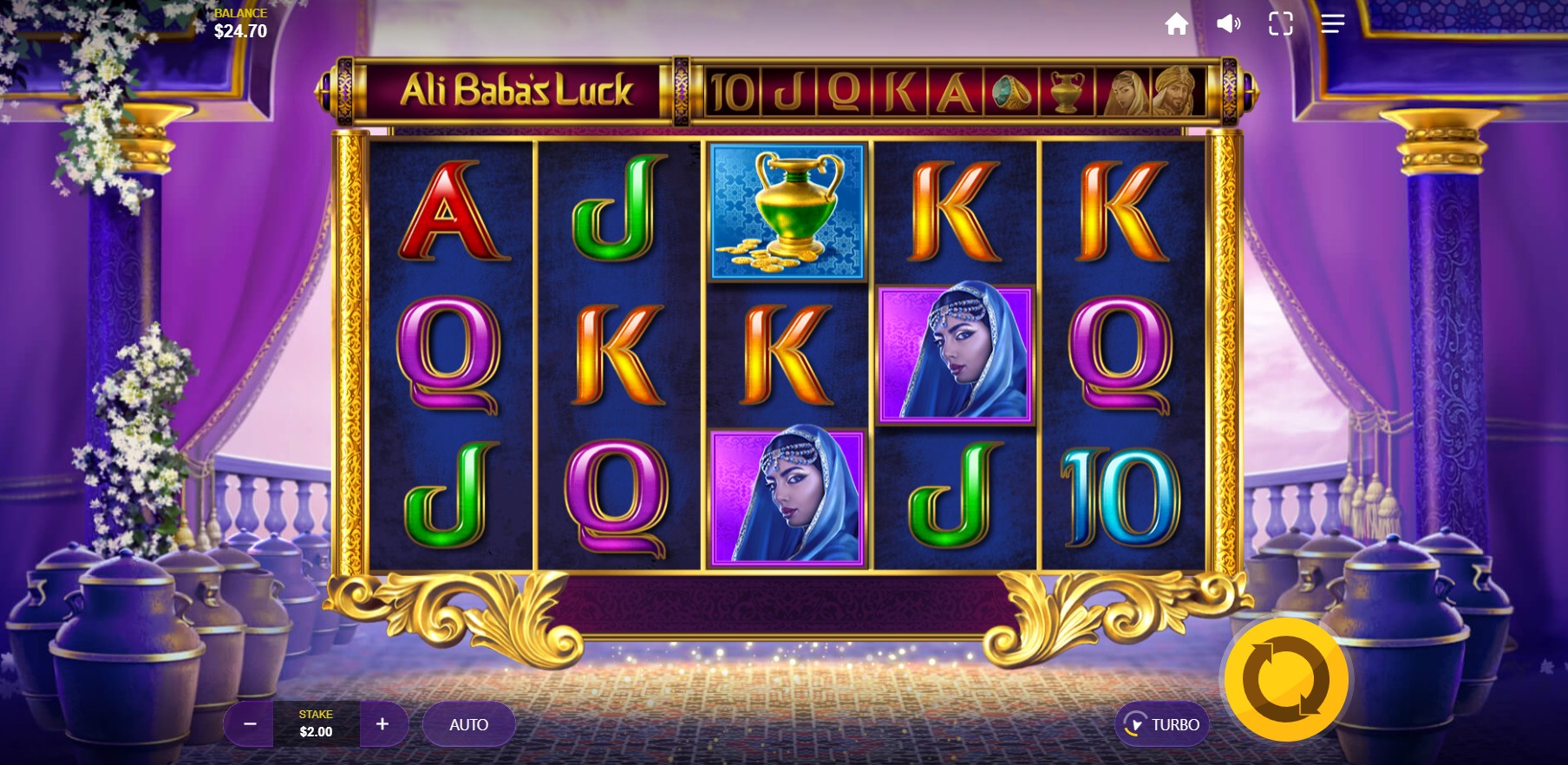Decrease the stake with the minus button
Viewport: 1568px width, 765px height.
[251, 724]
